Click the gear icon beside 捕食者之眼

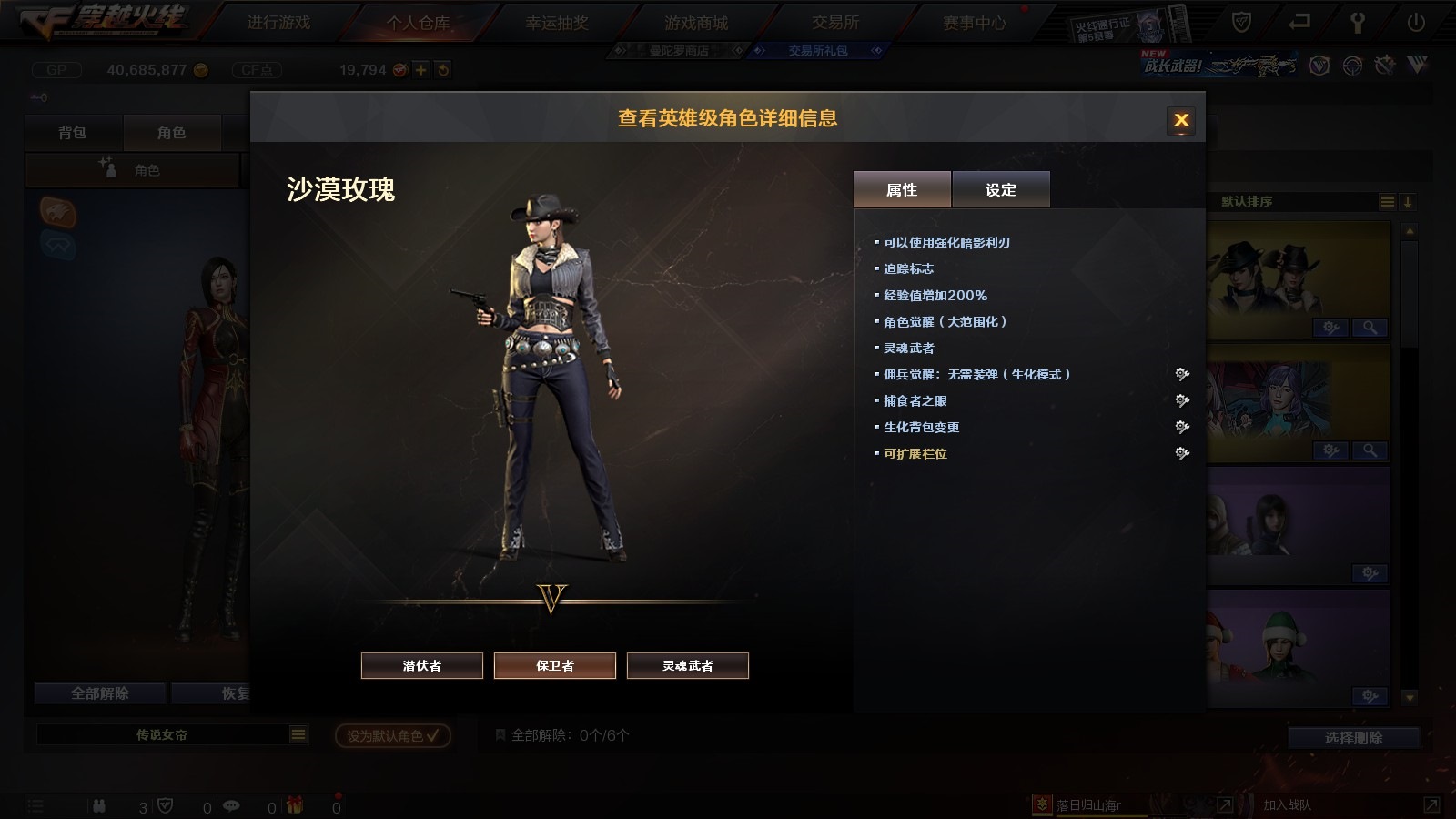click(1182, 400)
